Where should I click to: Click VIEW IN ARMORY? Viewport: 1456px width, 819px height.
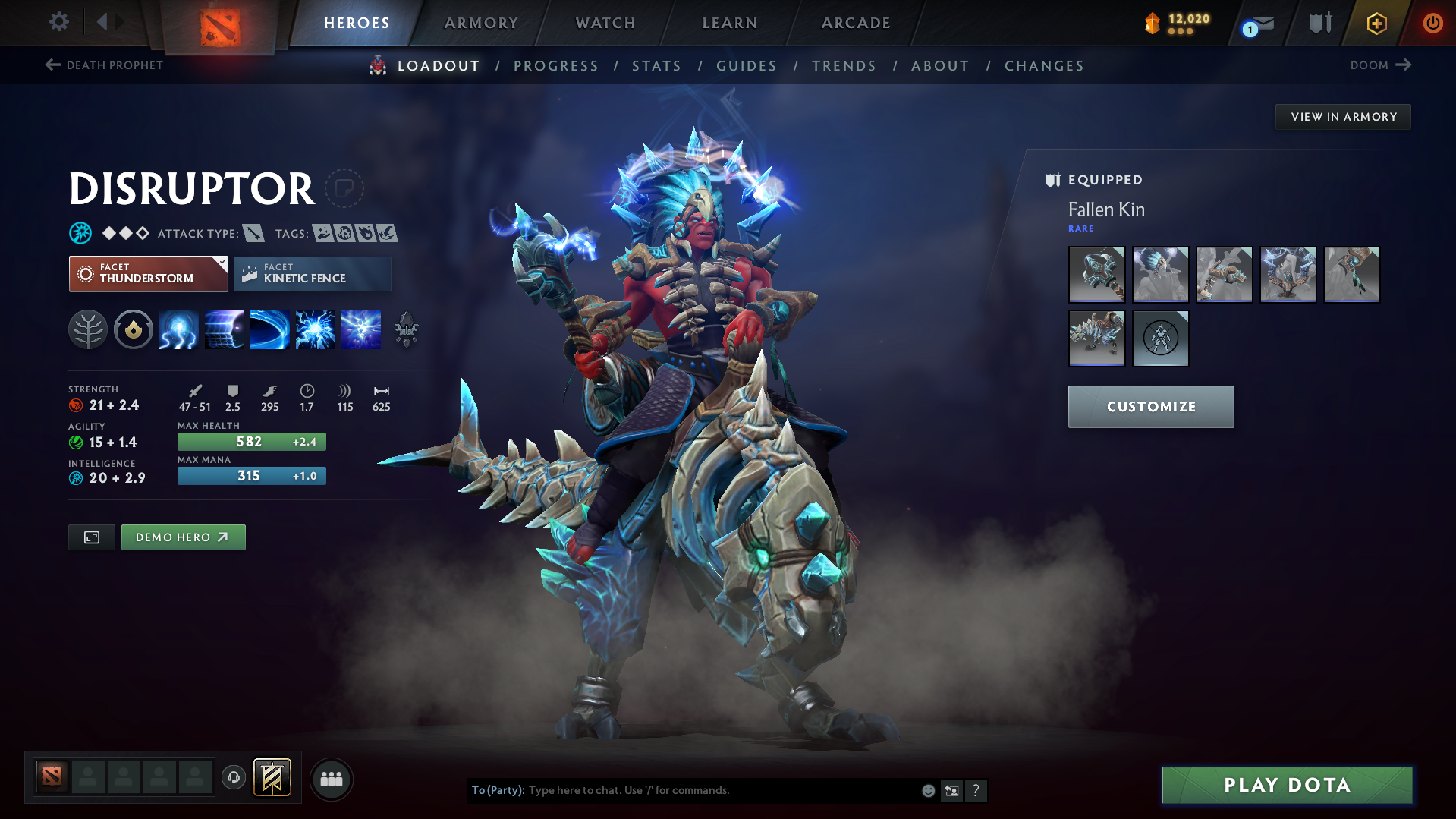pos(1343,116)
